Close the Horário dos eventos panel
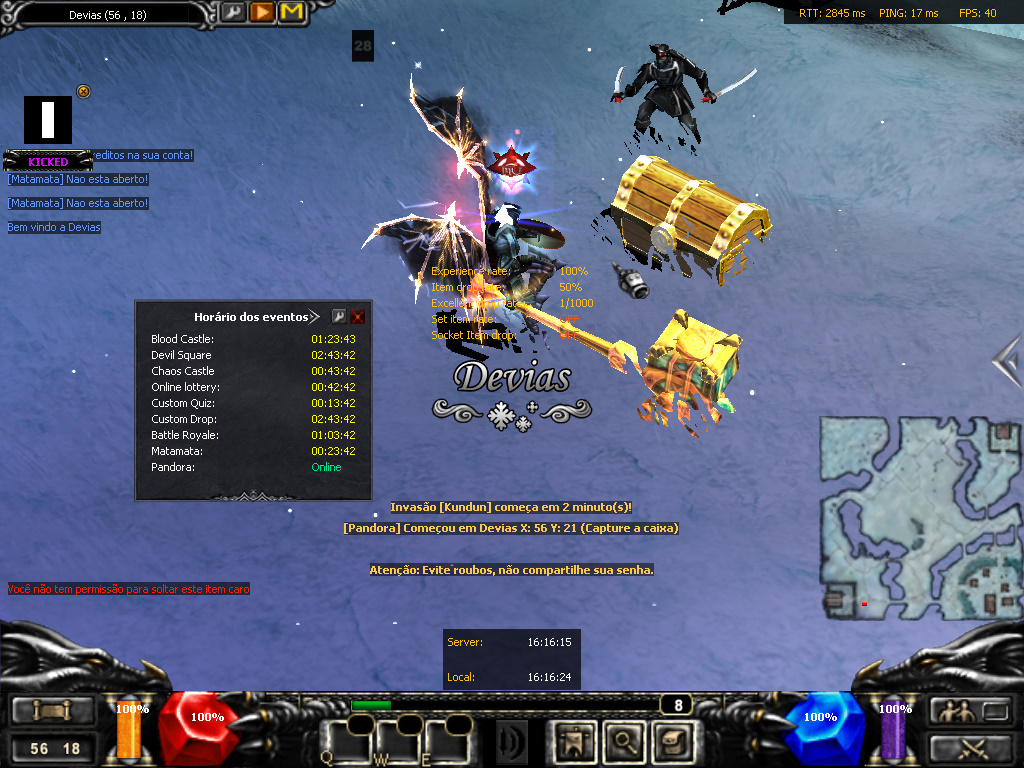 click(x=358, y=316)
